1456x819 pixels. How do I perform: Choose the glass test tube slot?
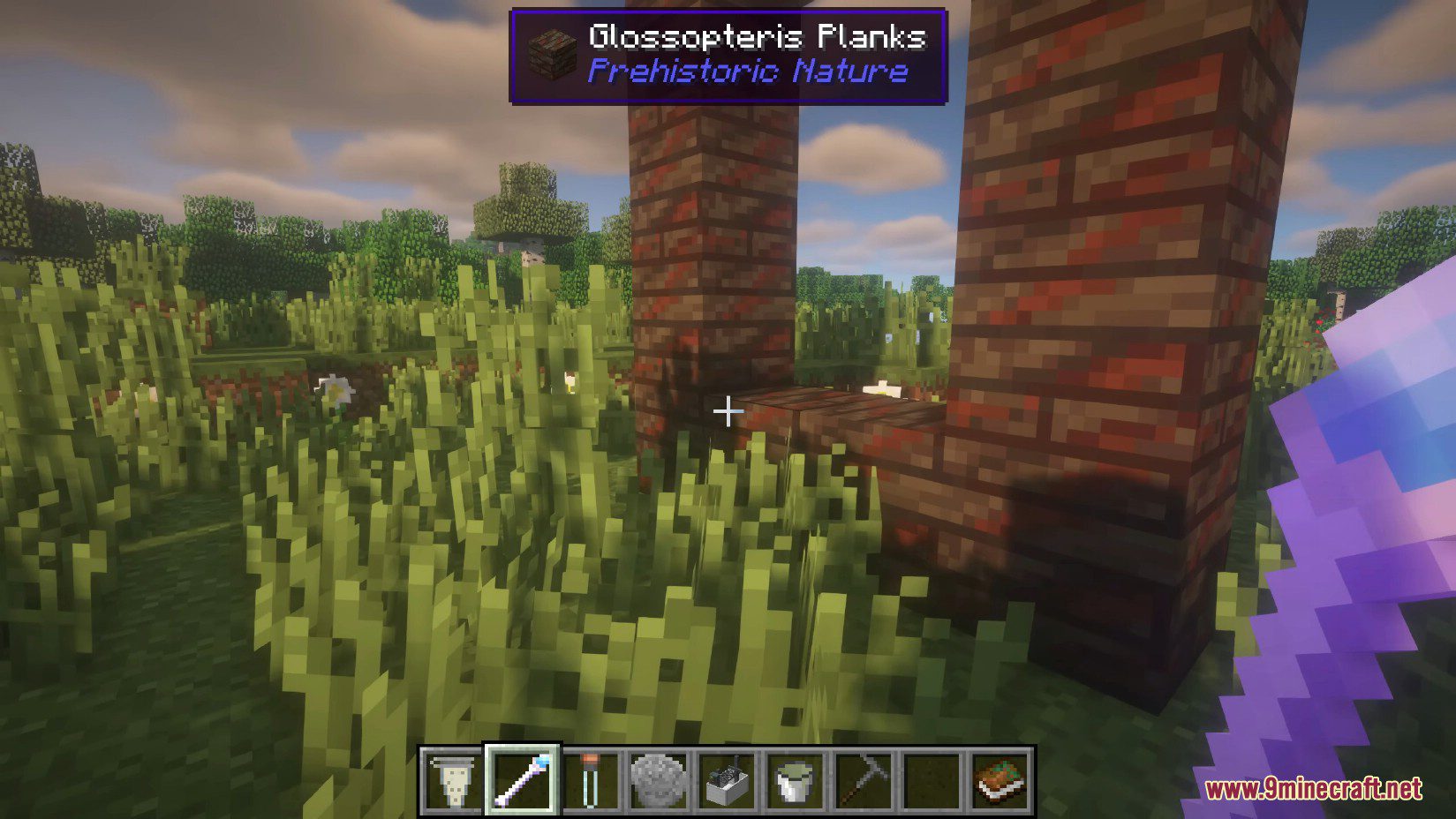tap(591, 780)
